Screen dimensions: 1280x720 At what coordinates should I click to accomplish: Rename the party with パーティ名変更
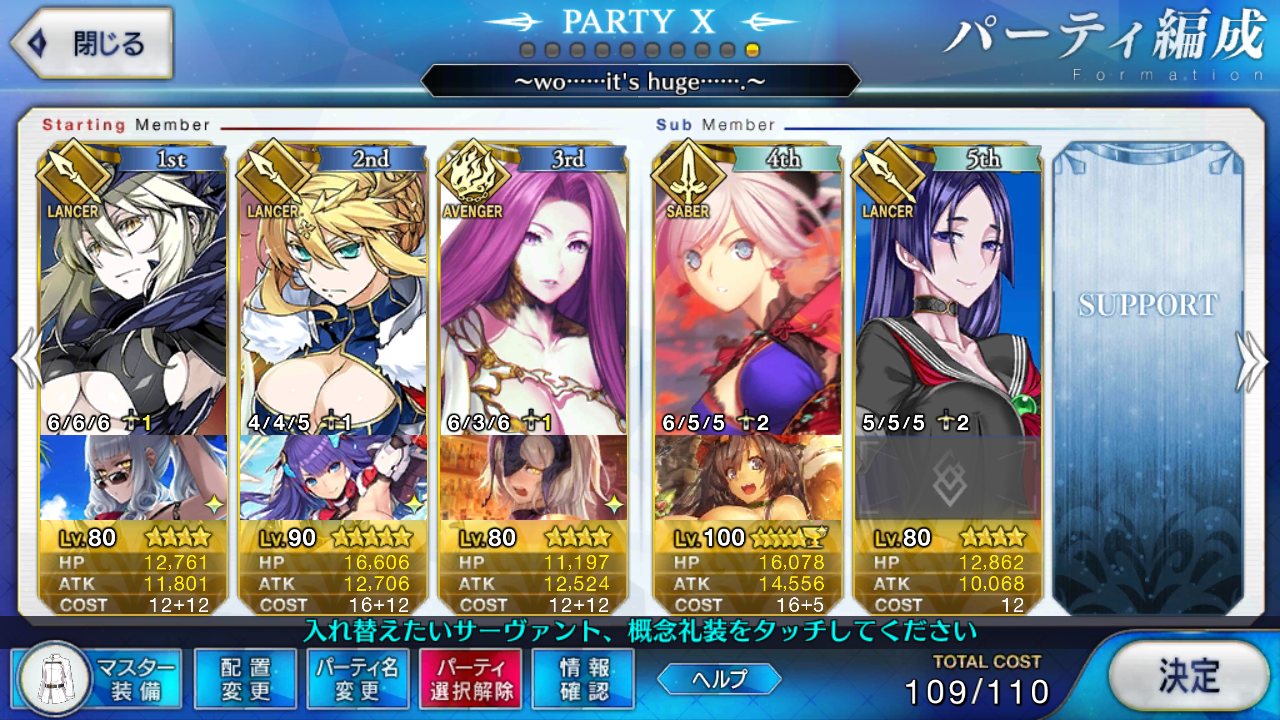357,678
